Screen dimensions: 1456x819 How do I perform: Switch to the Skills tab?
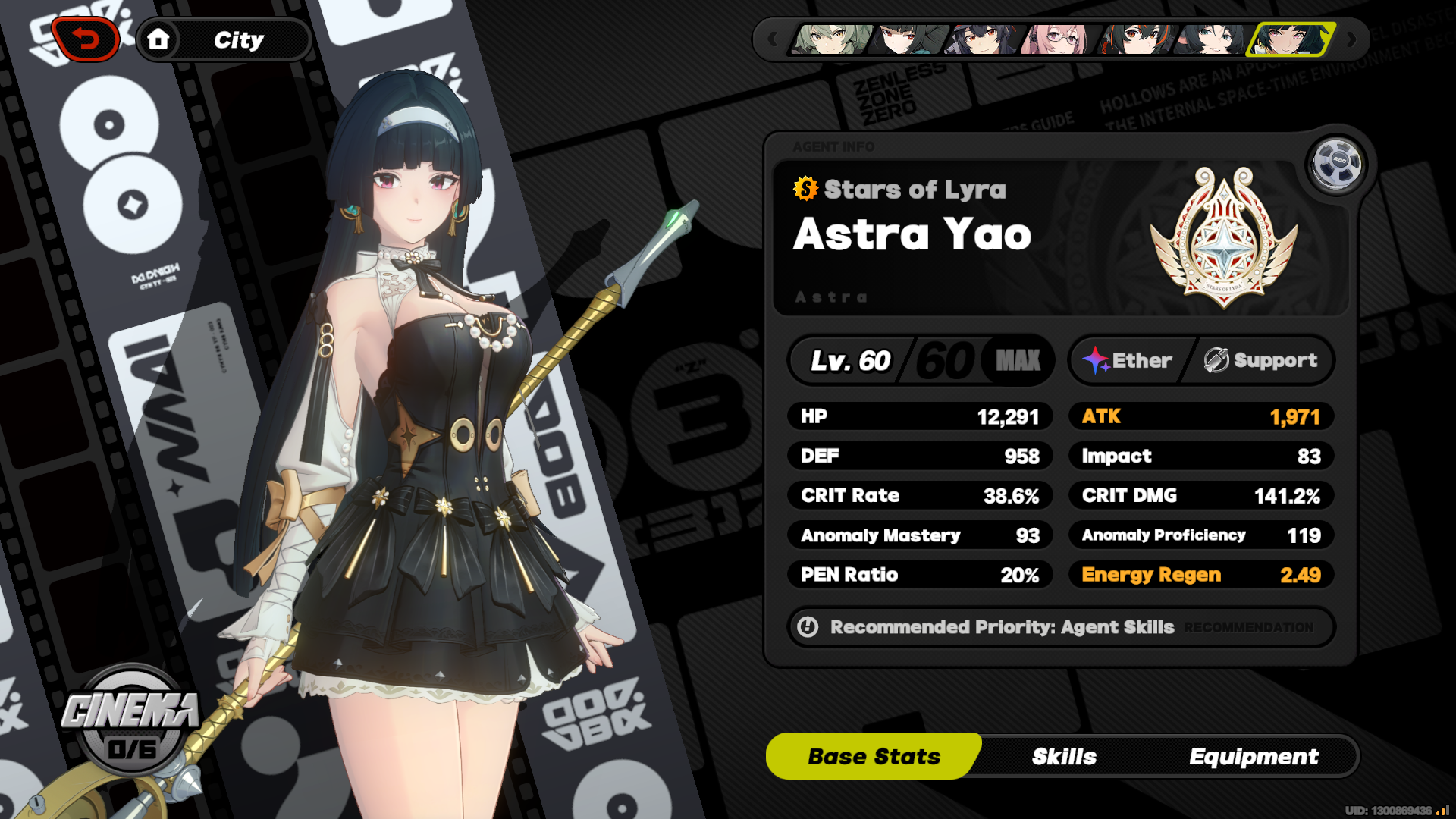coord(1065,755)
